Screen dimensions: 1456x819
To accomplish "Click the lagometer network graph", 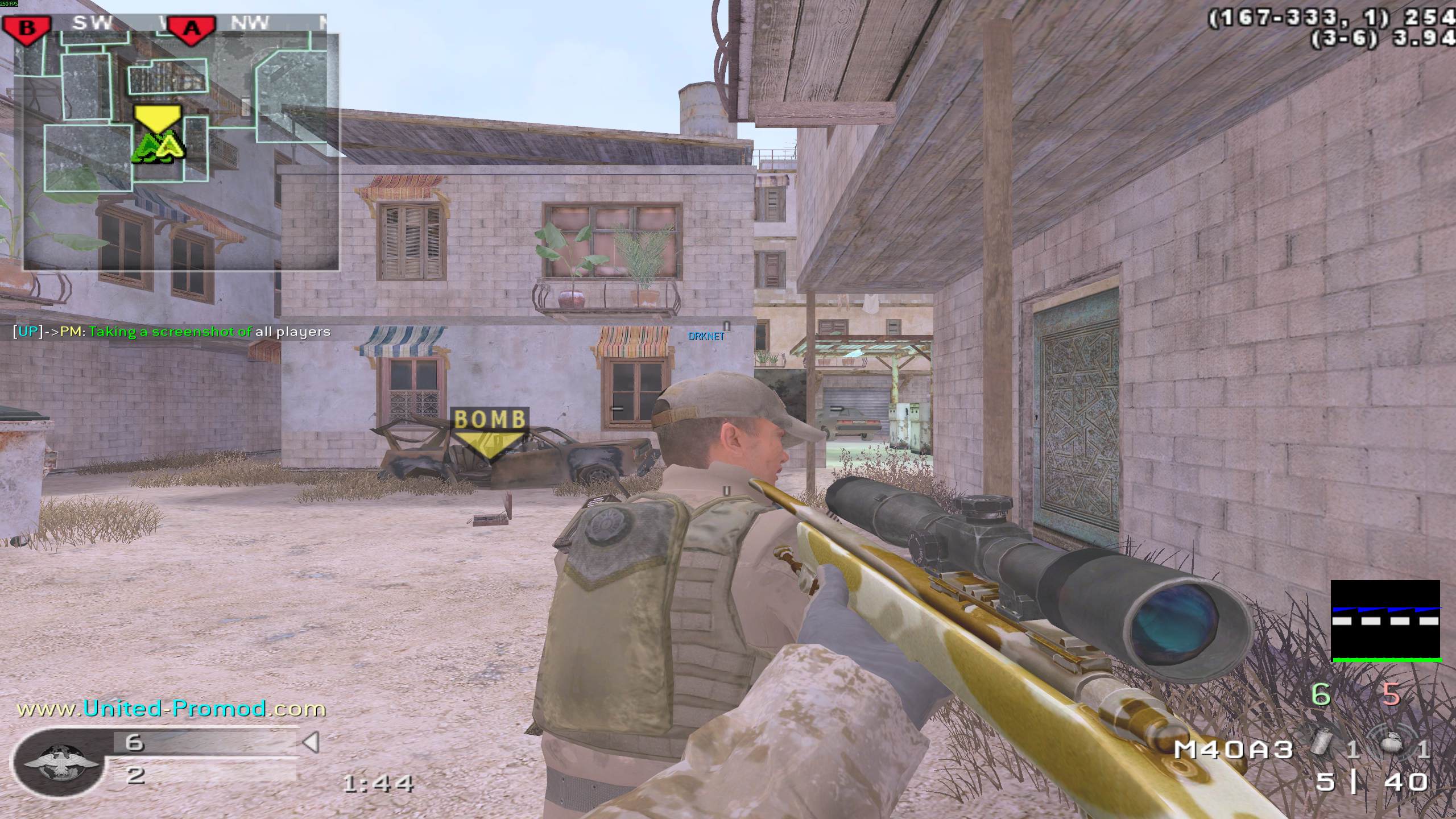I will [x=1385, y=621].
